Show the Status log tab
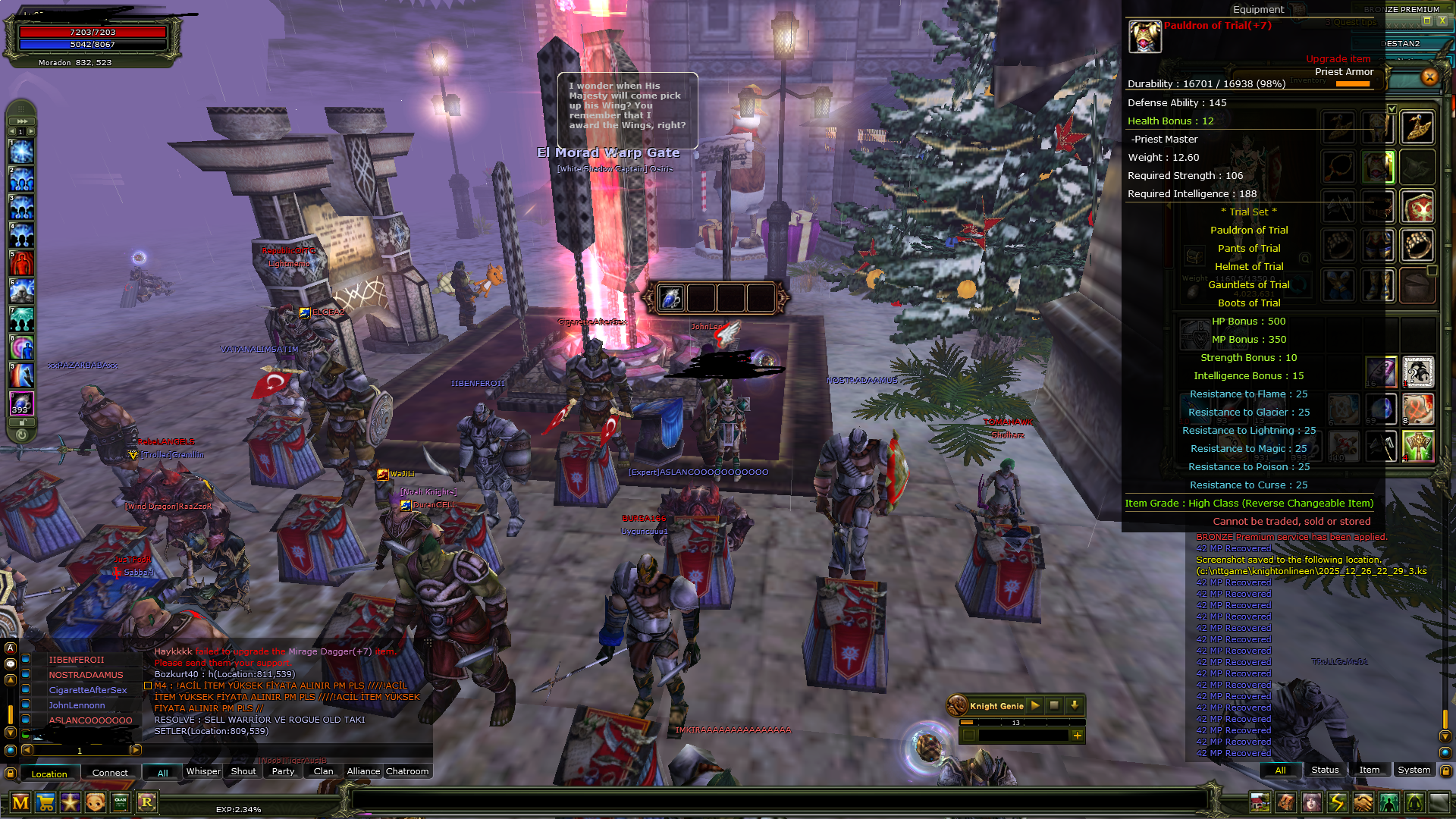 coord(1325,770)
